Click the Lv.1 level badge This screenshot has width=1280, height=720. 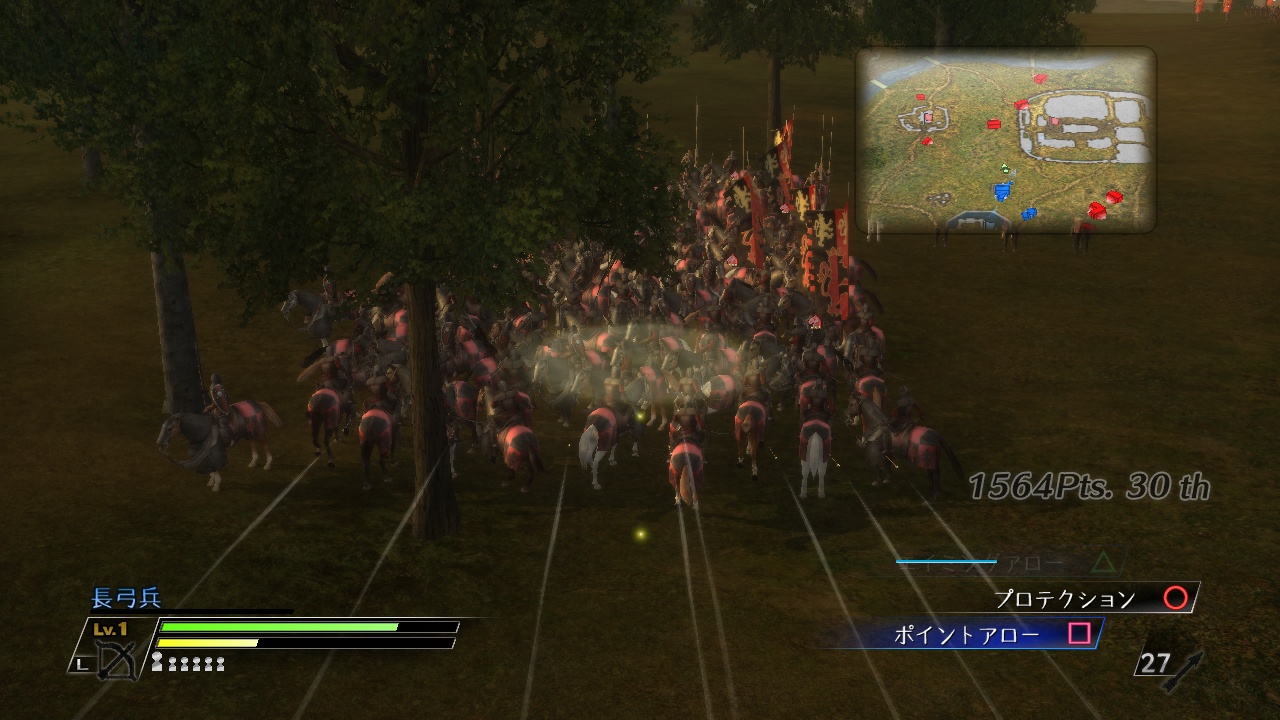pos(108,628)
